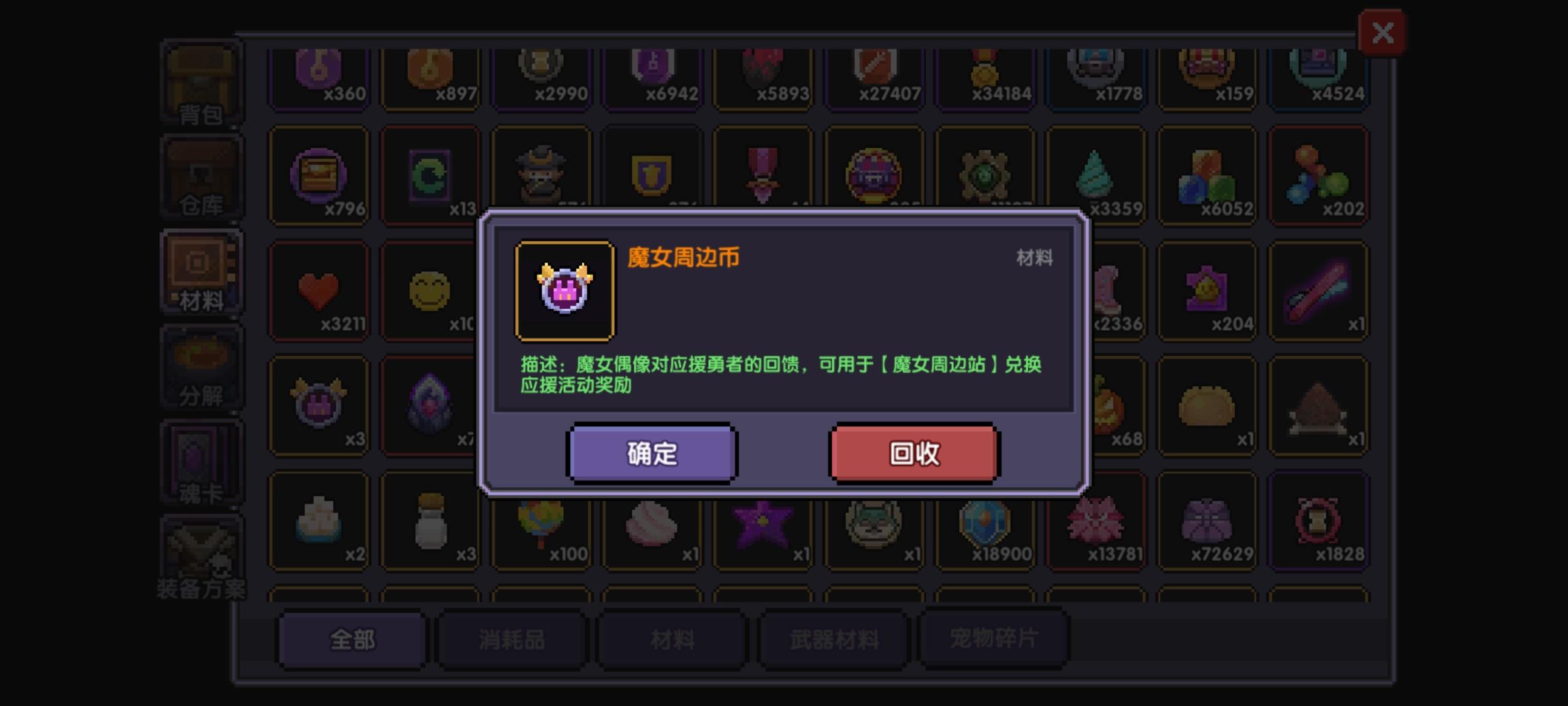The width and height of the screenshot is (1568, 706).
Task: Select the 分解 decompose cauldron icon
Action: click(201, 366)
